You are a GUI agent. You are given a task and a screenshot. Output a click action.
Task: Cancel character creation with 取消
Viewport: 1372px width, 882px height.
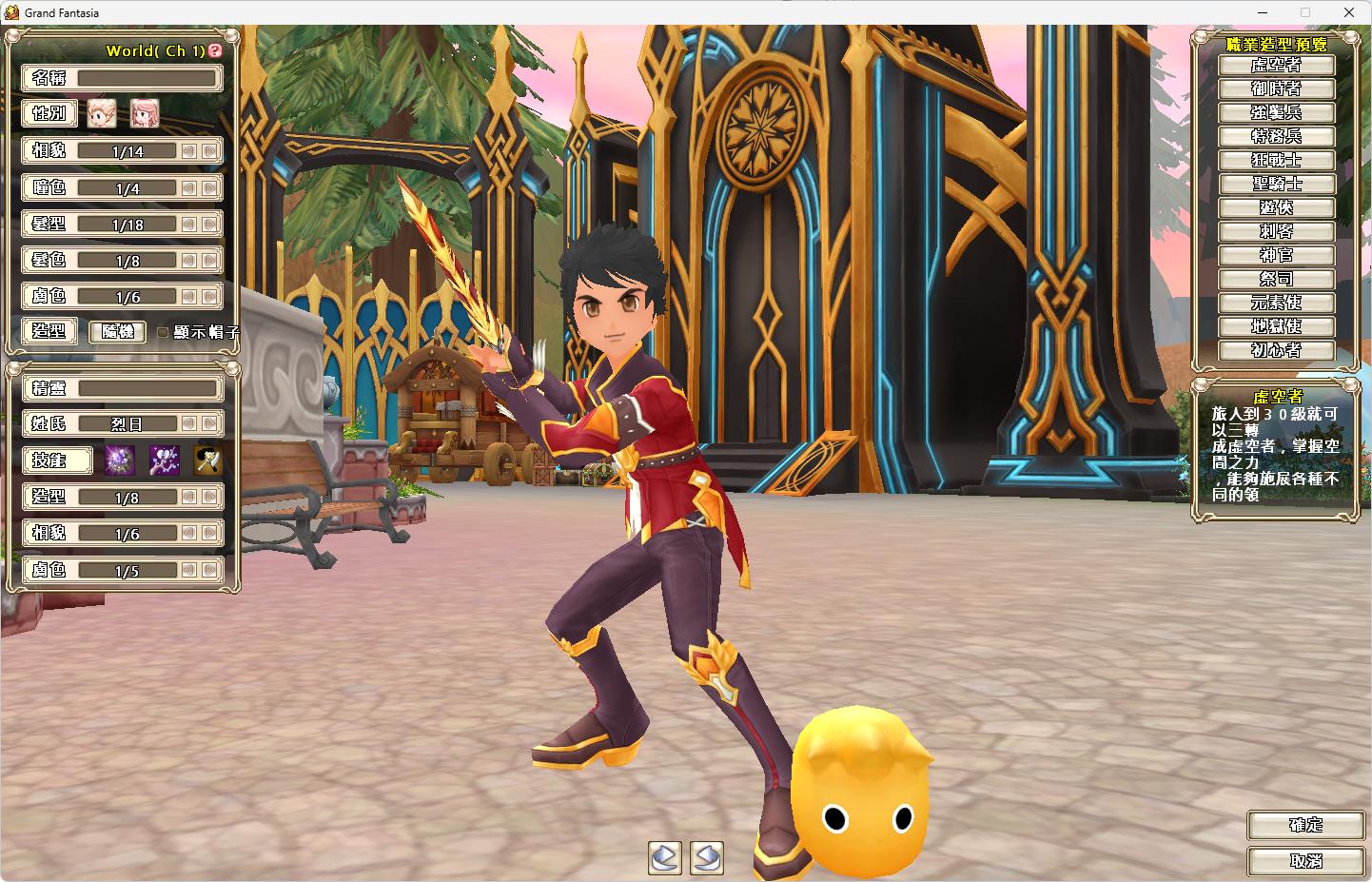point(1305,860)
